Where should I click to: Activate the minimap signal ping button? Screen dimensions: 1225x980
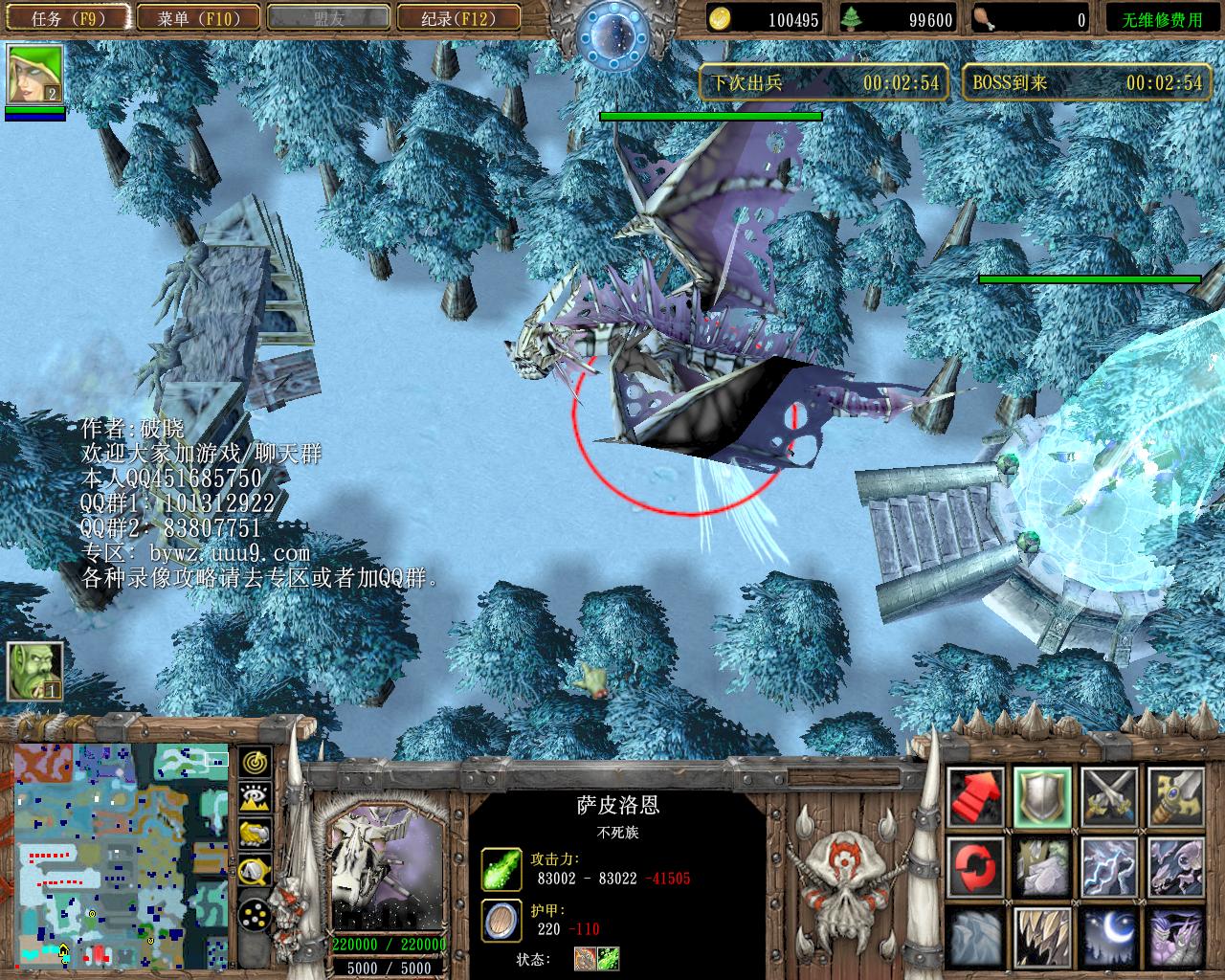tap(256, 762)
